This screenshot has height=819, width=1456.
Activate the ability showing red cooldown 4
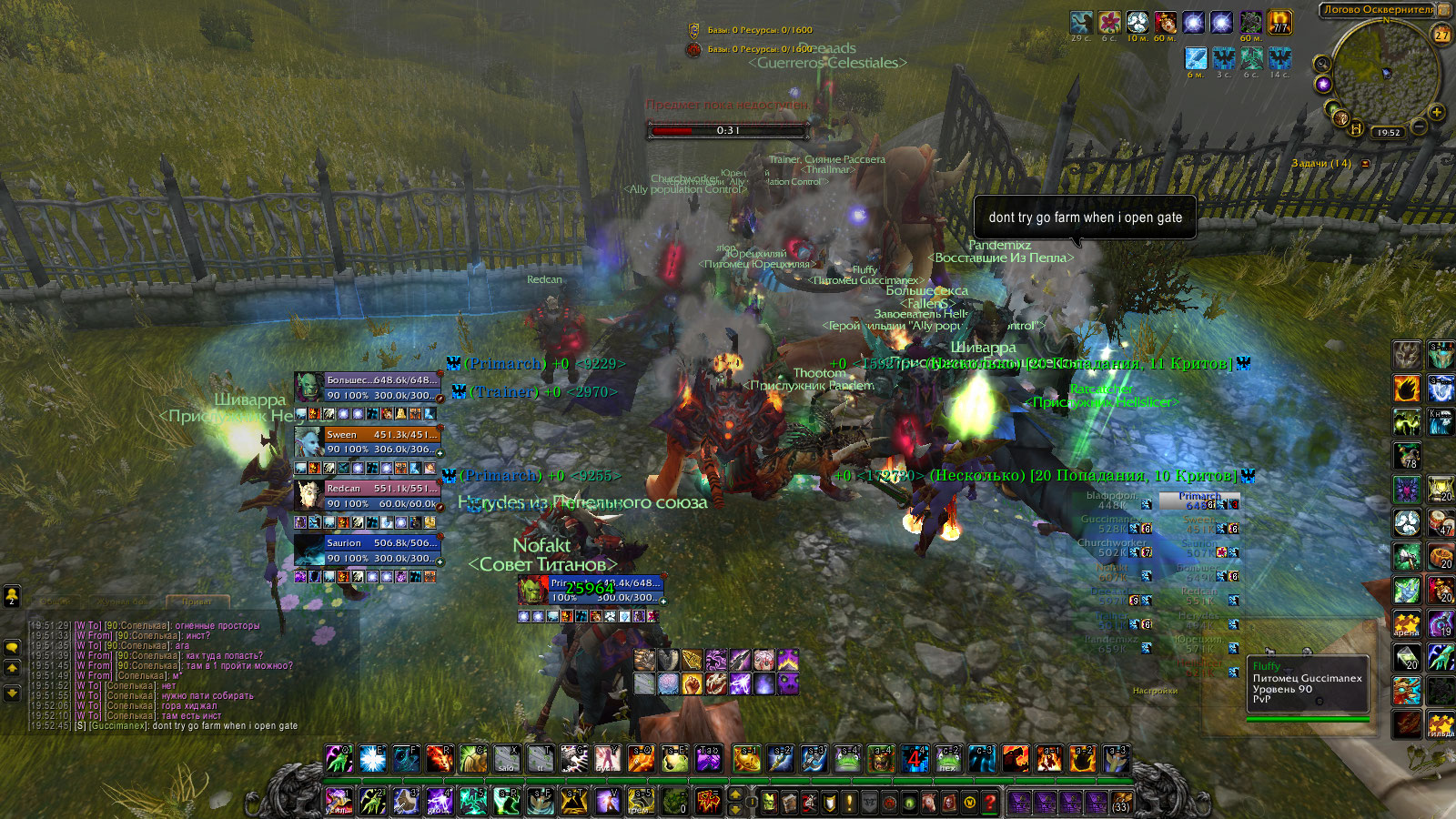click(915, 759)
